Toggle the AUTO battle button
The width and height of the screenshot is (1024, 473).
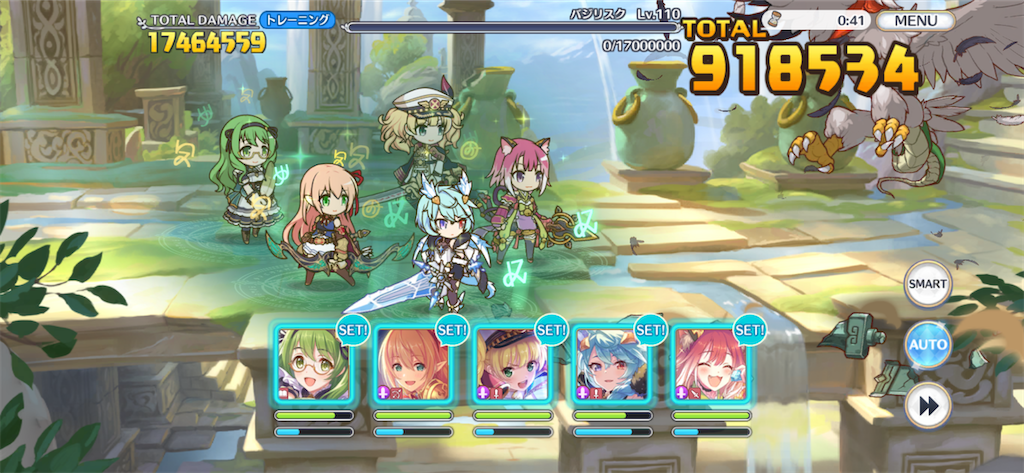pos(927,346)
